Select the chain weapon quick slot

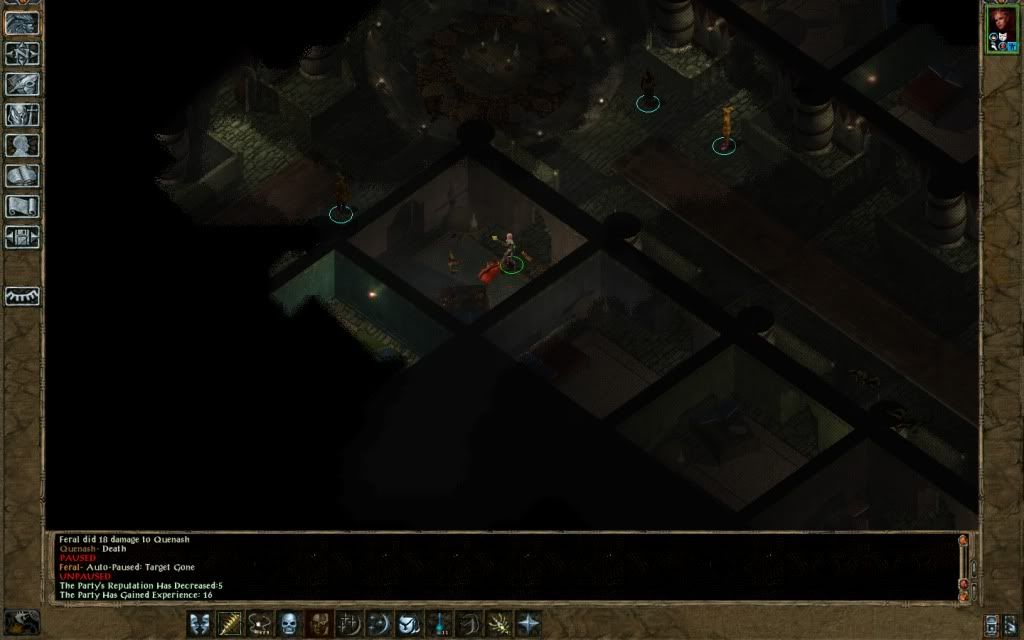(x=260, y=624)
